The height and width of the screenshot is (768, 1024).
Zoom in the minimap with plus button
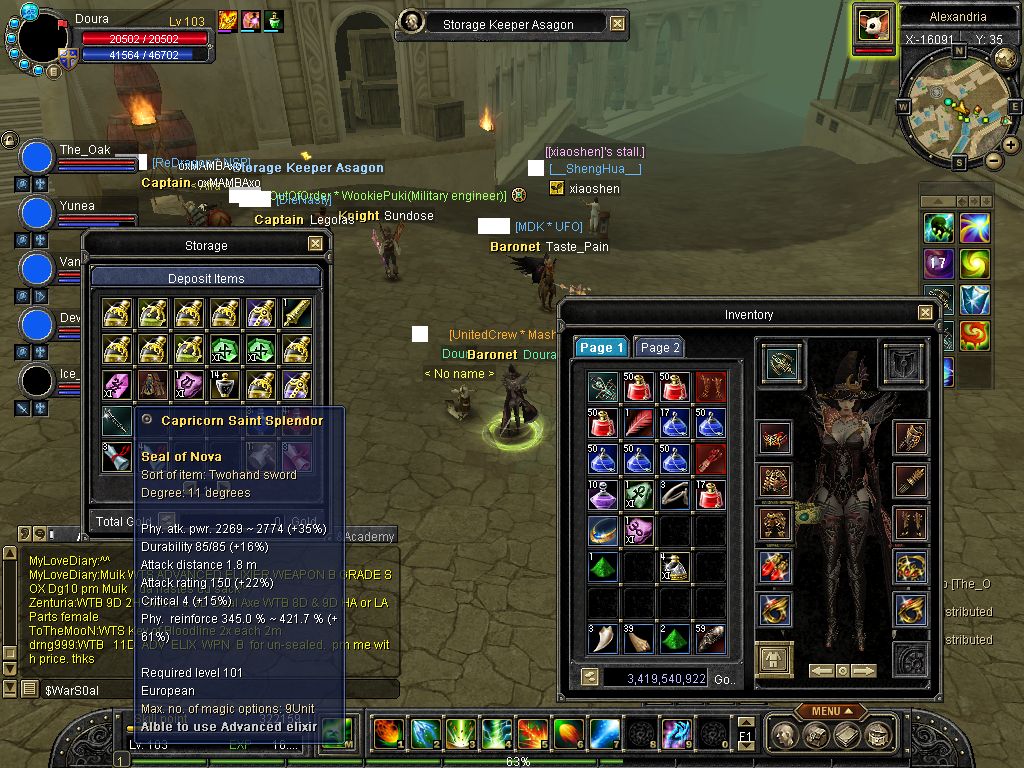point(1011,145)
